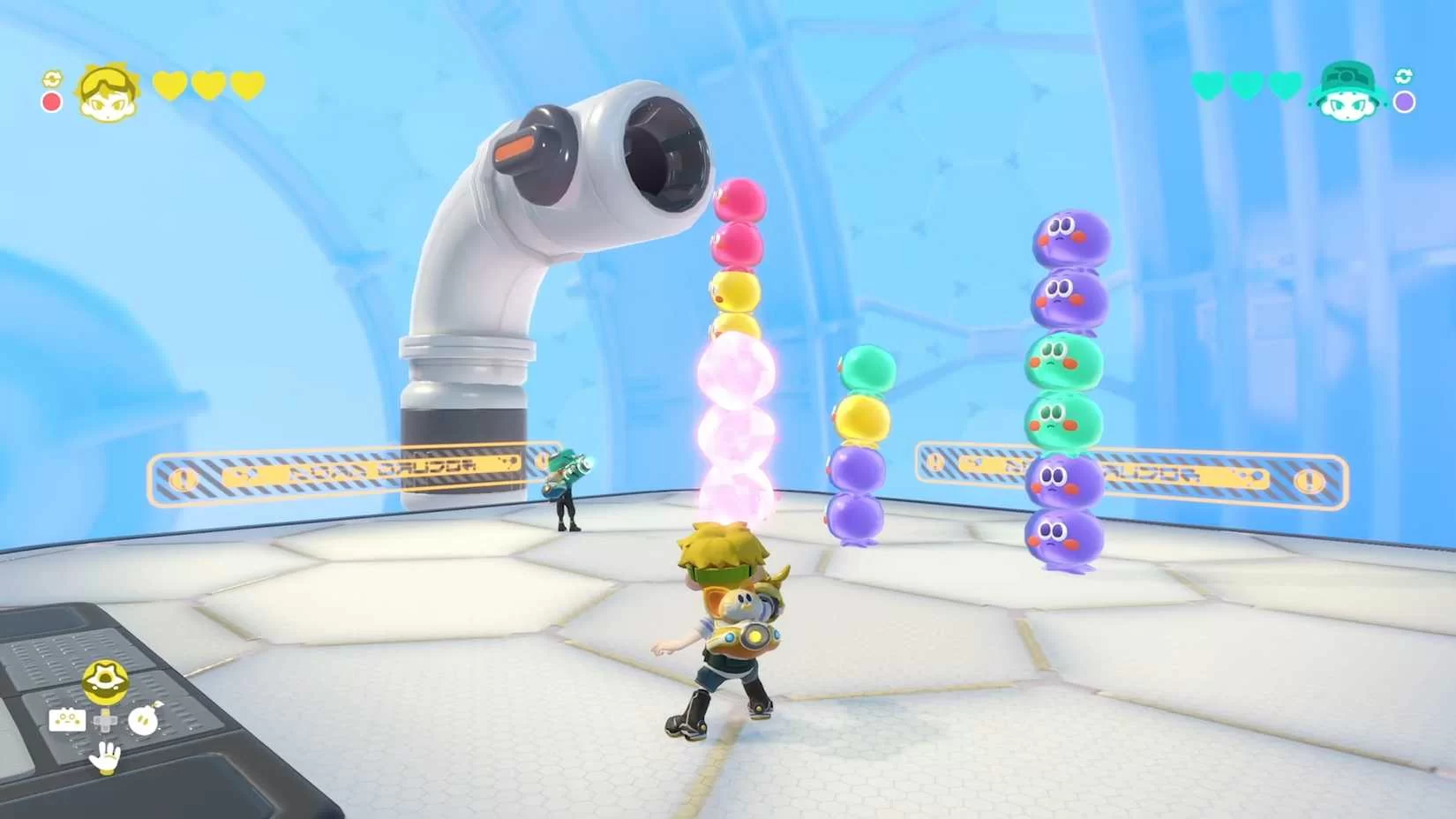1456x819 pixels.
Task: Select the red color dot indicator
Action: tap(52, 102)
